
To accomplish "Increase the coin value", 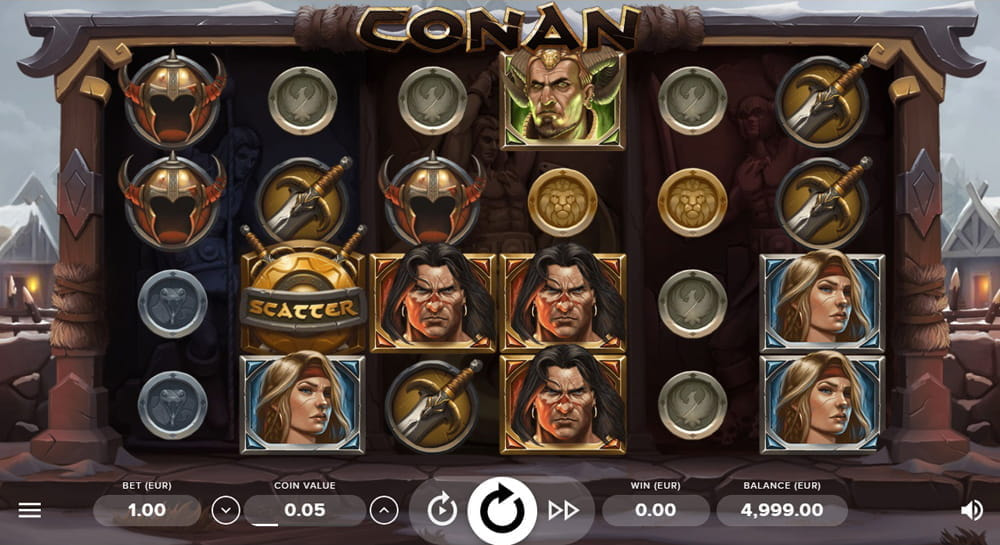I will 384,511.
